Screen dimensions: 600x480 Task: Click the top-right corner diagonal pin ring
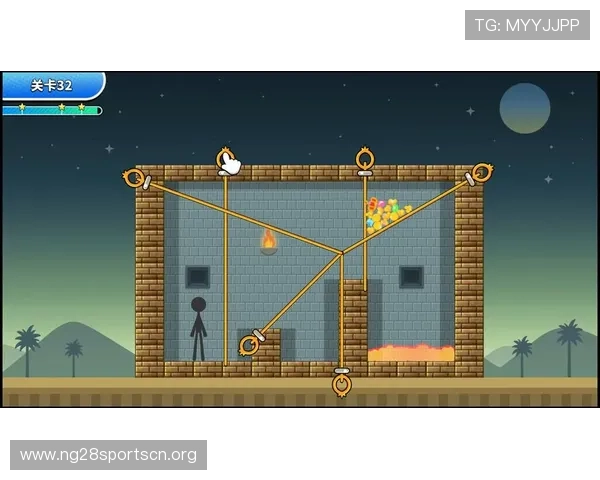[482, 172]
